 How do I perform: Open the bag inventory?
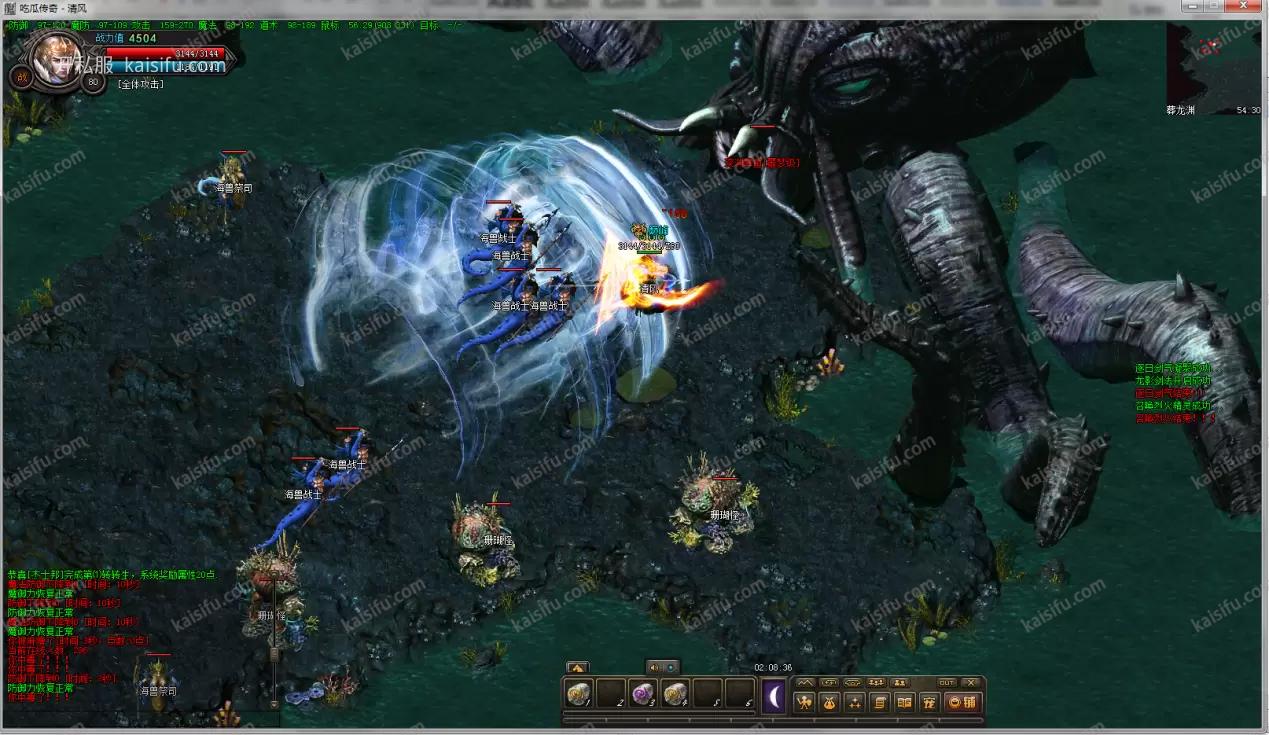[x=829, y=702]
